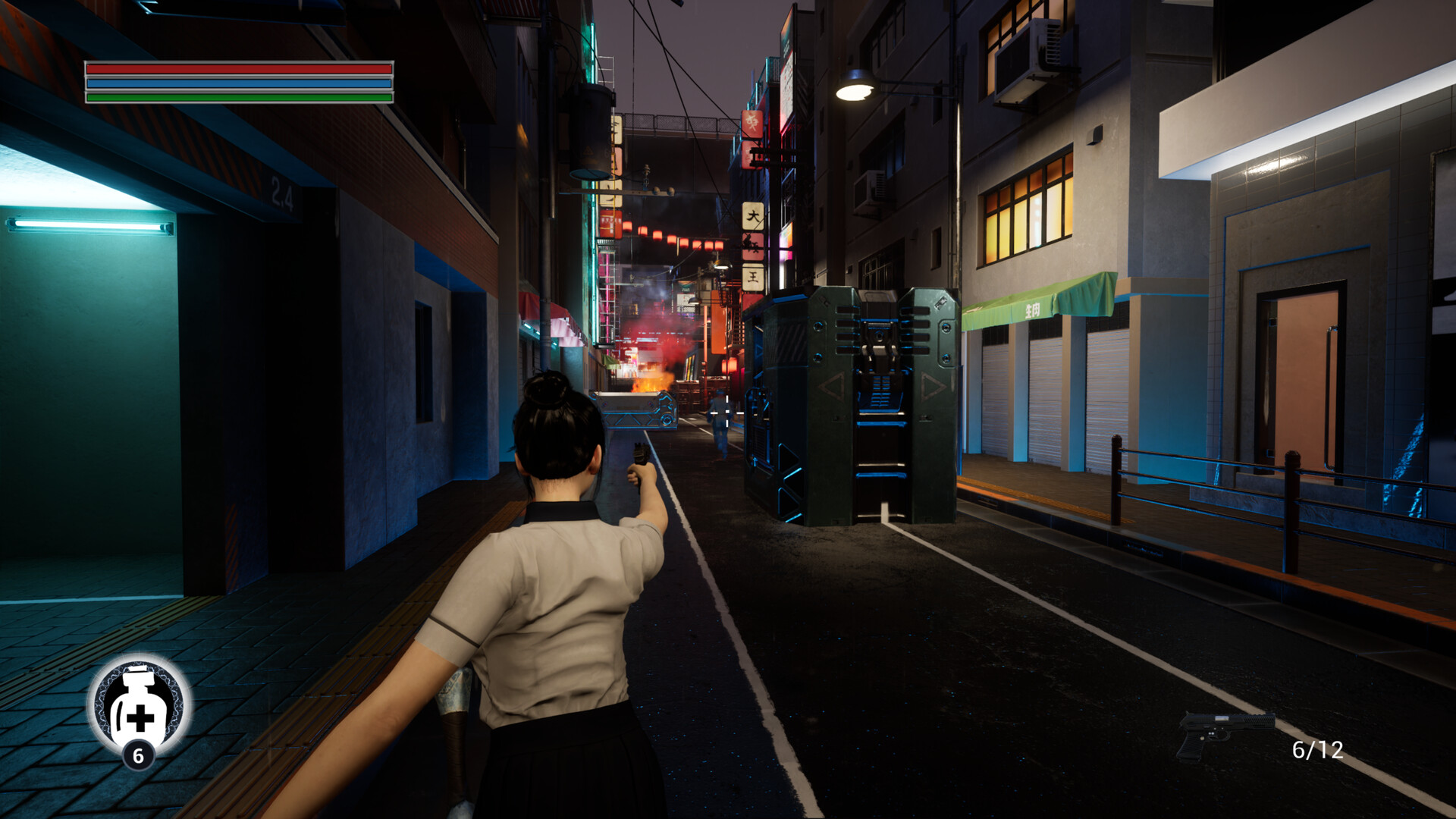Click the hanging street lamp icon

click(855, 87)
